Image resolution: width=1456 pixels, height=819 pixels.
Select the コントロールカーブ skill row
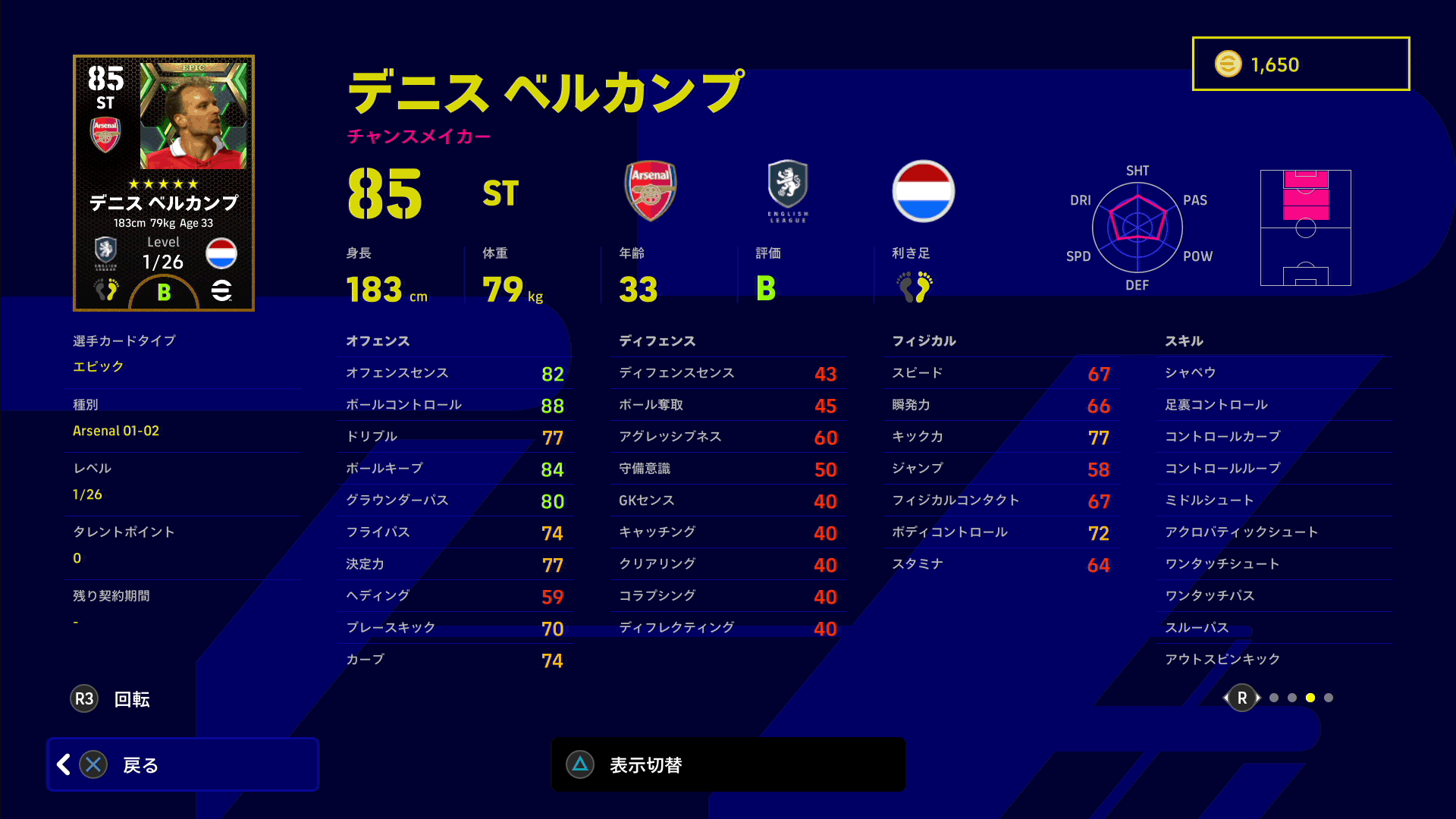pos(1274,437)
